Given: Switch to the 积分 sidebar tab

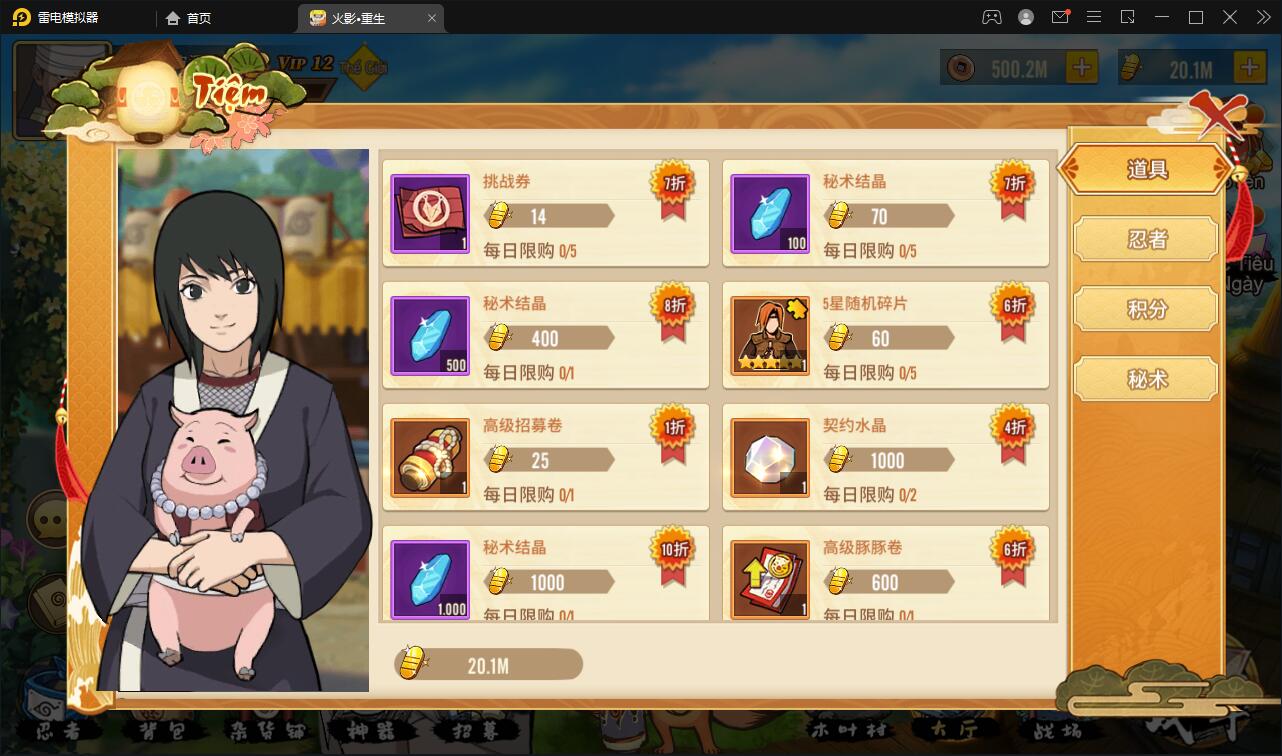Looking at the screenshot, I should point(1145,309).
